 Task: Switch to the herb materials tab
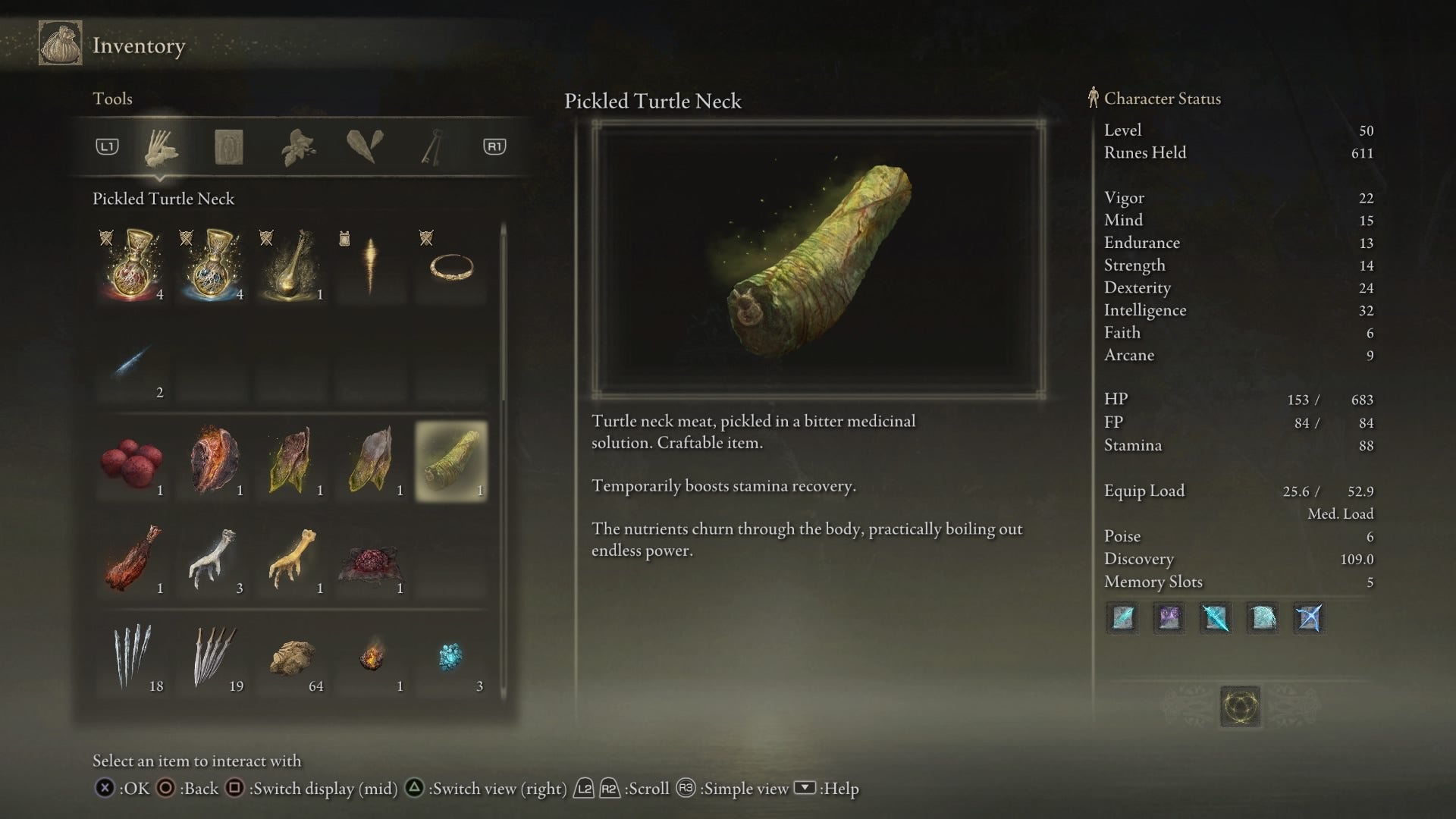pyautogui.click(x=298, y=147)
